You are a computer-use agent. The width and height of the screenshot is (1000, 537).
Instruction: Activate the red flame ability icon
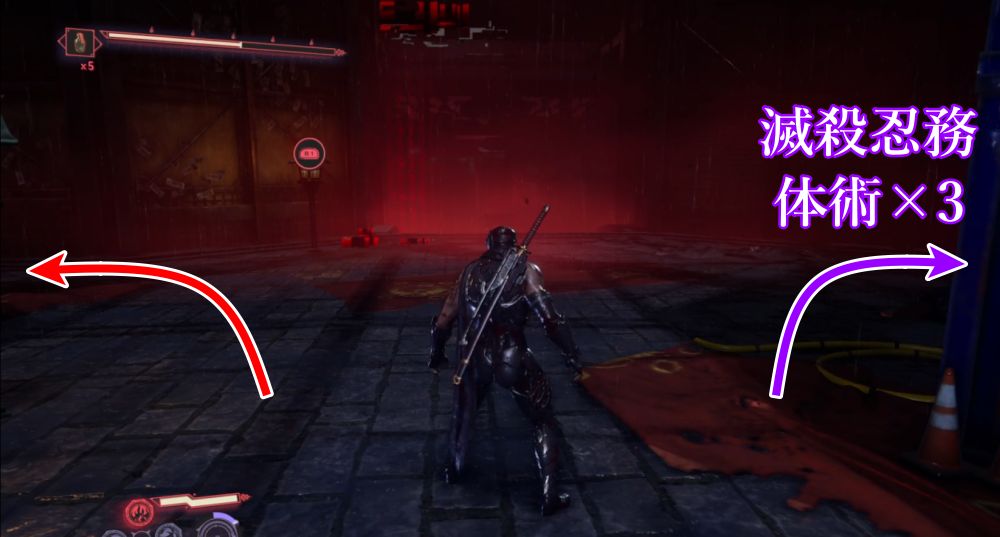pos(137,513)
